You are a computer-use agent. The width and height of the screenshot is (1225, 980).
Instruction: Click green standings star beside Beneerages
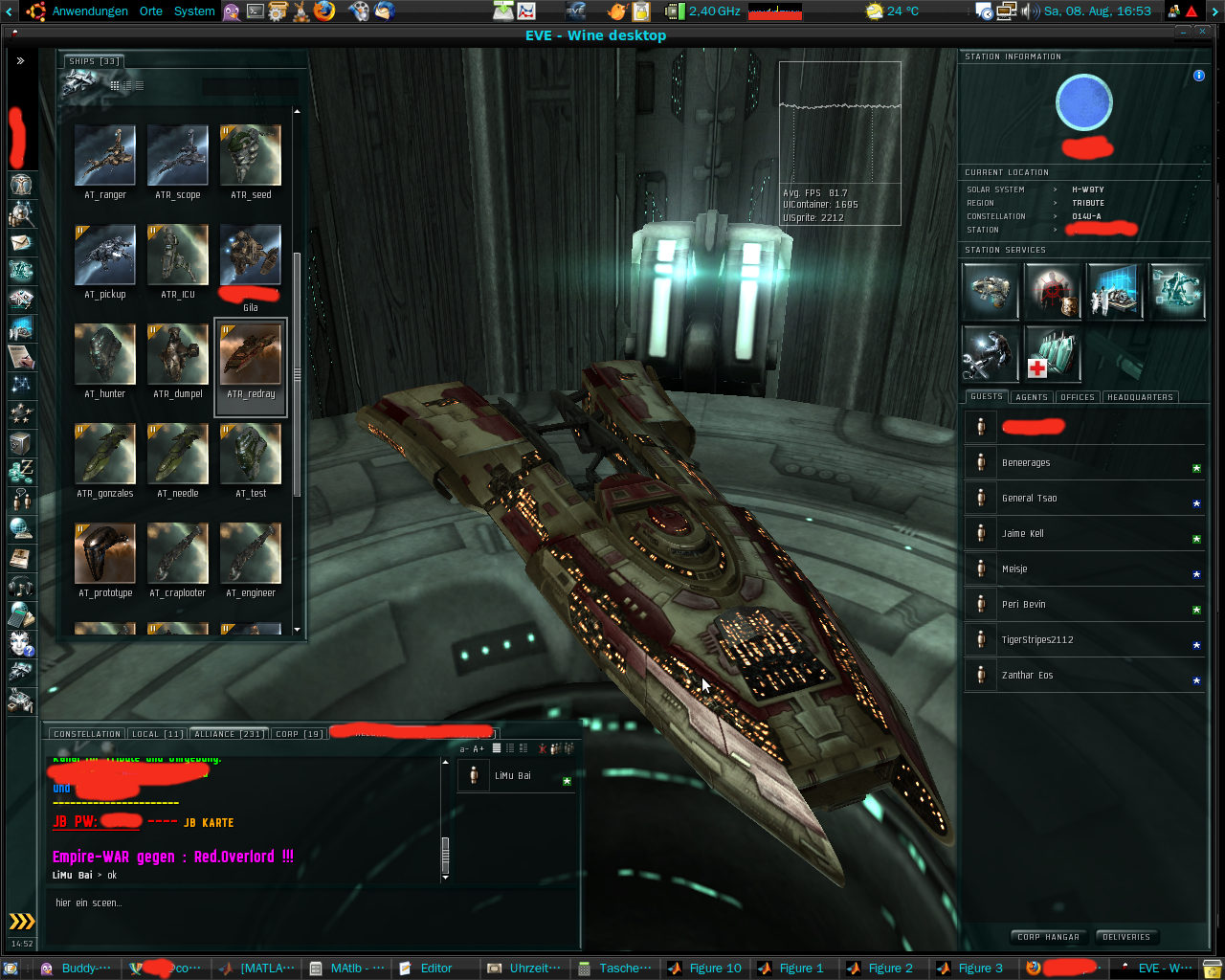1194,468
